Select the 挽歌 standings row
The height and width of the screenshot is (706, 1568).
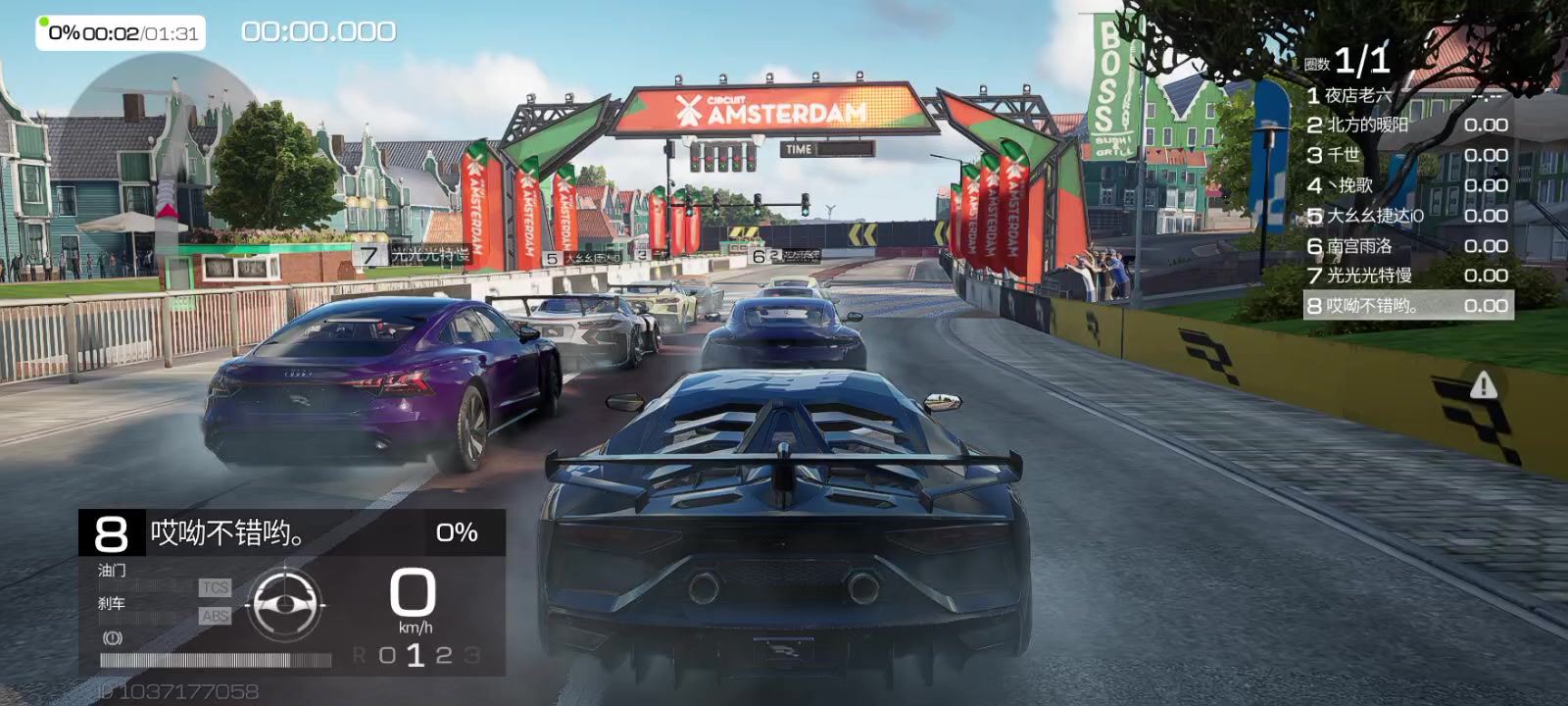tap(1406, 185)
